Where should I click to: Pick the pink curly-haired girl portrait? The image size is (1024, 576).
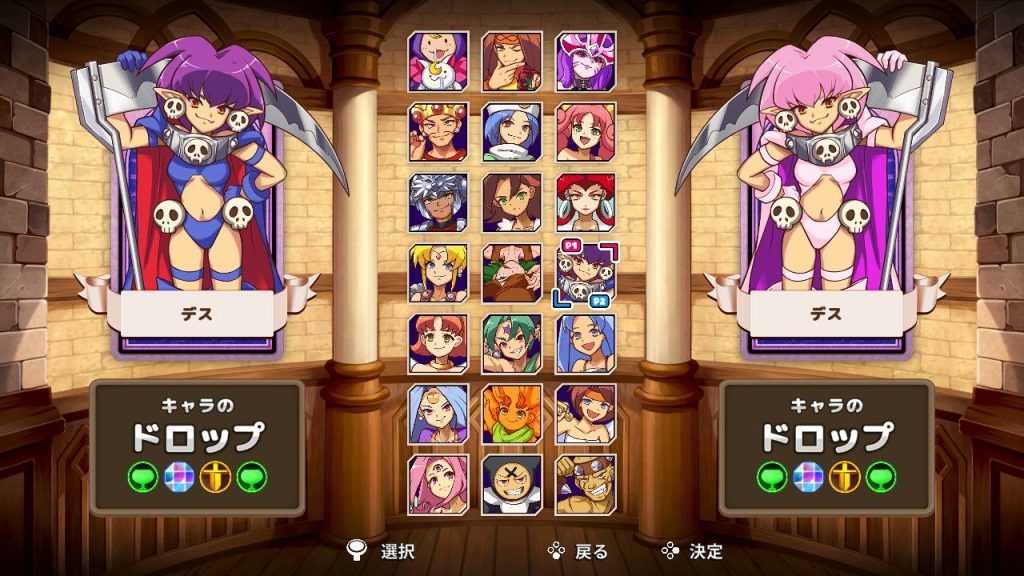click(586, 132)
